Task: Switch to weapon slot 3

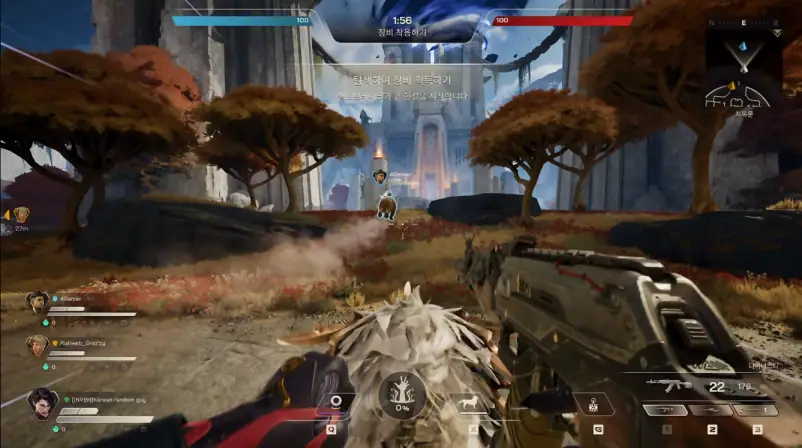Action: click(757, 410)
